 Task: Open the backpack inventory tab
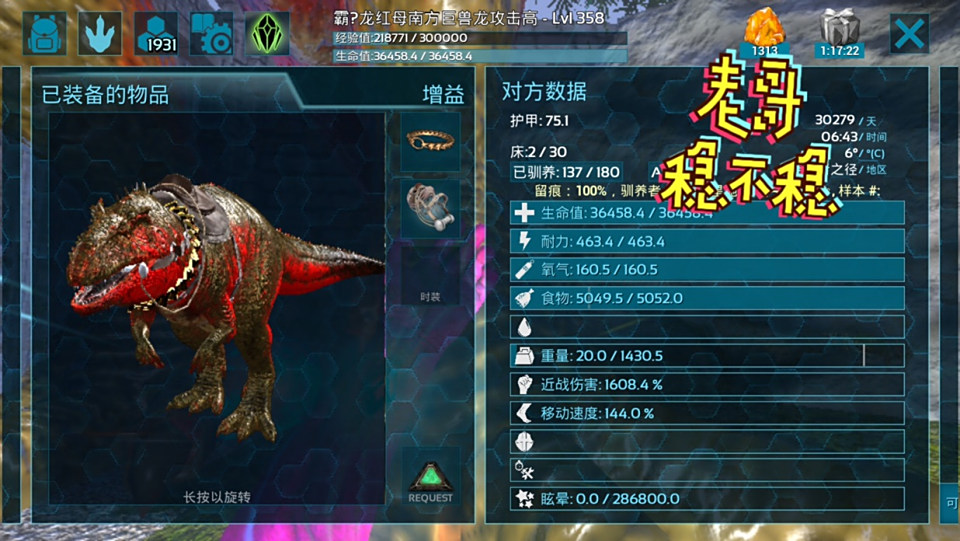coord(44,34)
